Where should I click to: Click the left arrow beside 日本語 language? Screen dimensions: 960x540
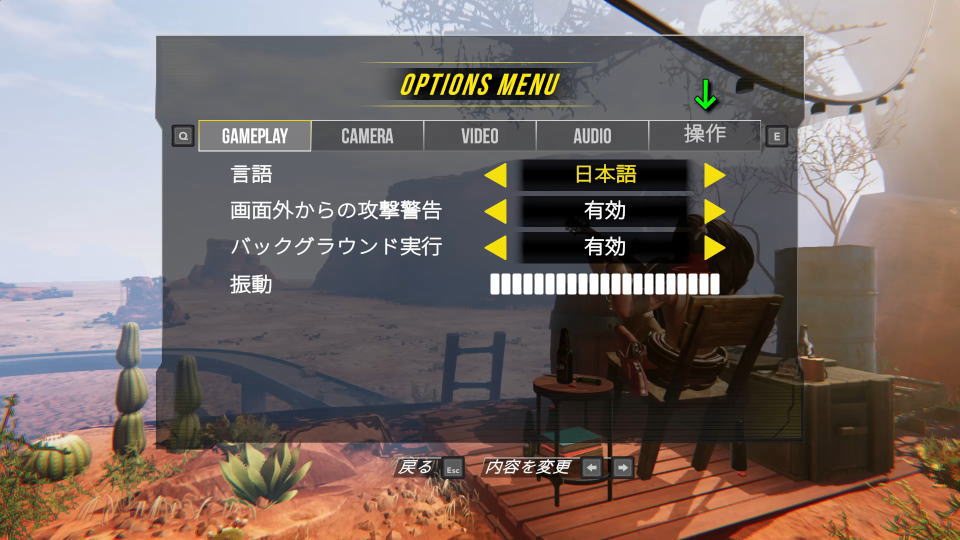pyautogui.click(x=495, y=175)
